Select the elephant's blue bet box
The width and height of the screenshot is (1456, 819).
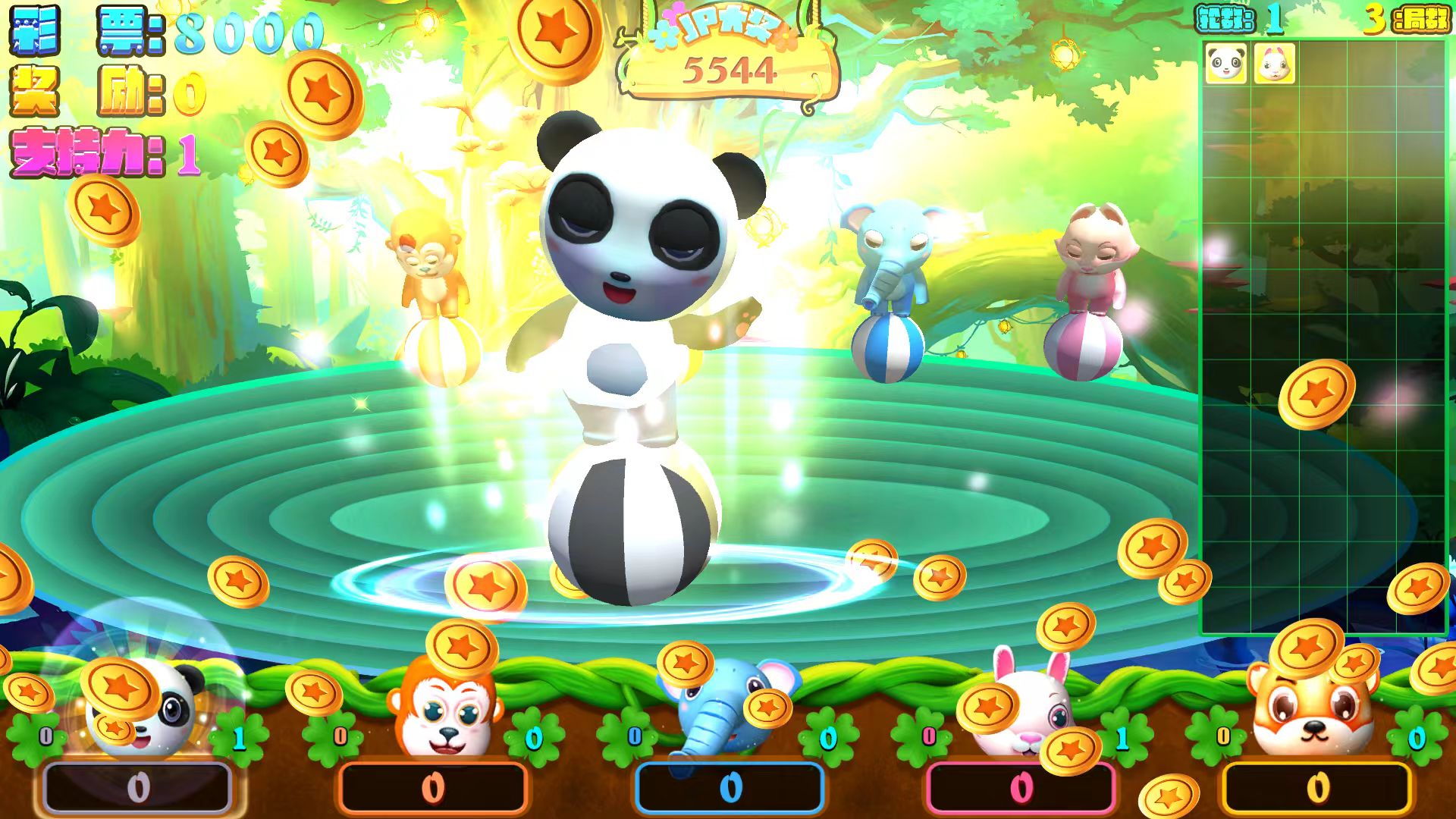[x=730, y=789]
